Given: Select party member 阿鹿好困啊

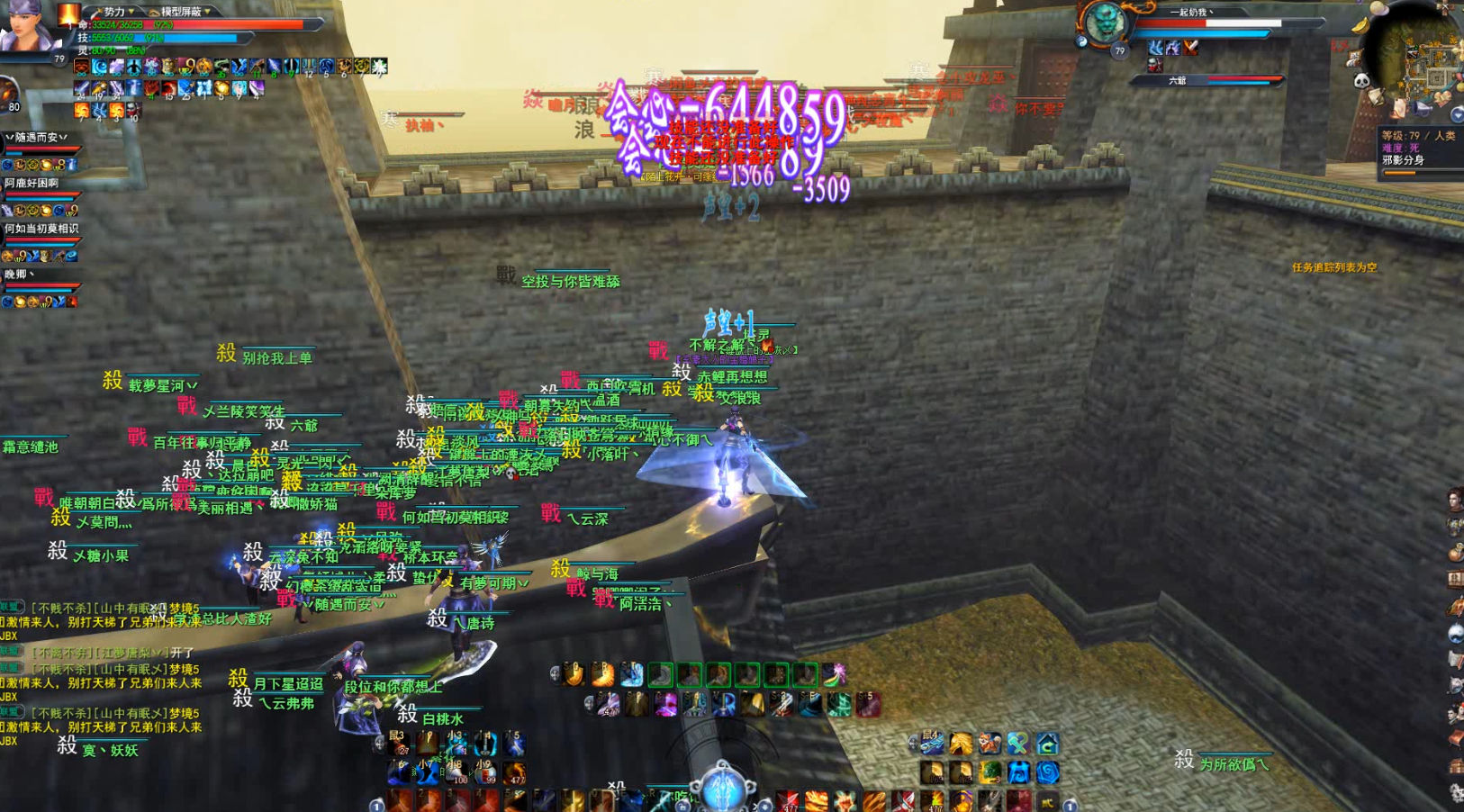Looking at the screenshot, I should [x=32, y=183].
